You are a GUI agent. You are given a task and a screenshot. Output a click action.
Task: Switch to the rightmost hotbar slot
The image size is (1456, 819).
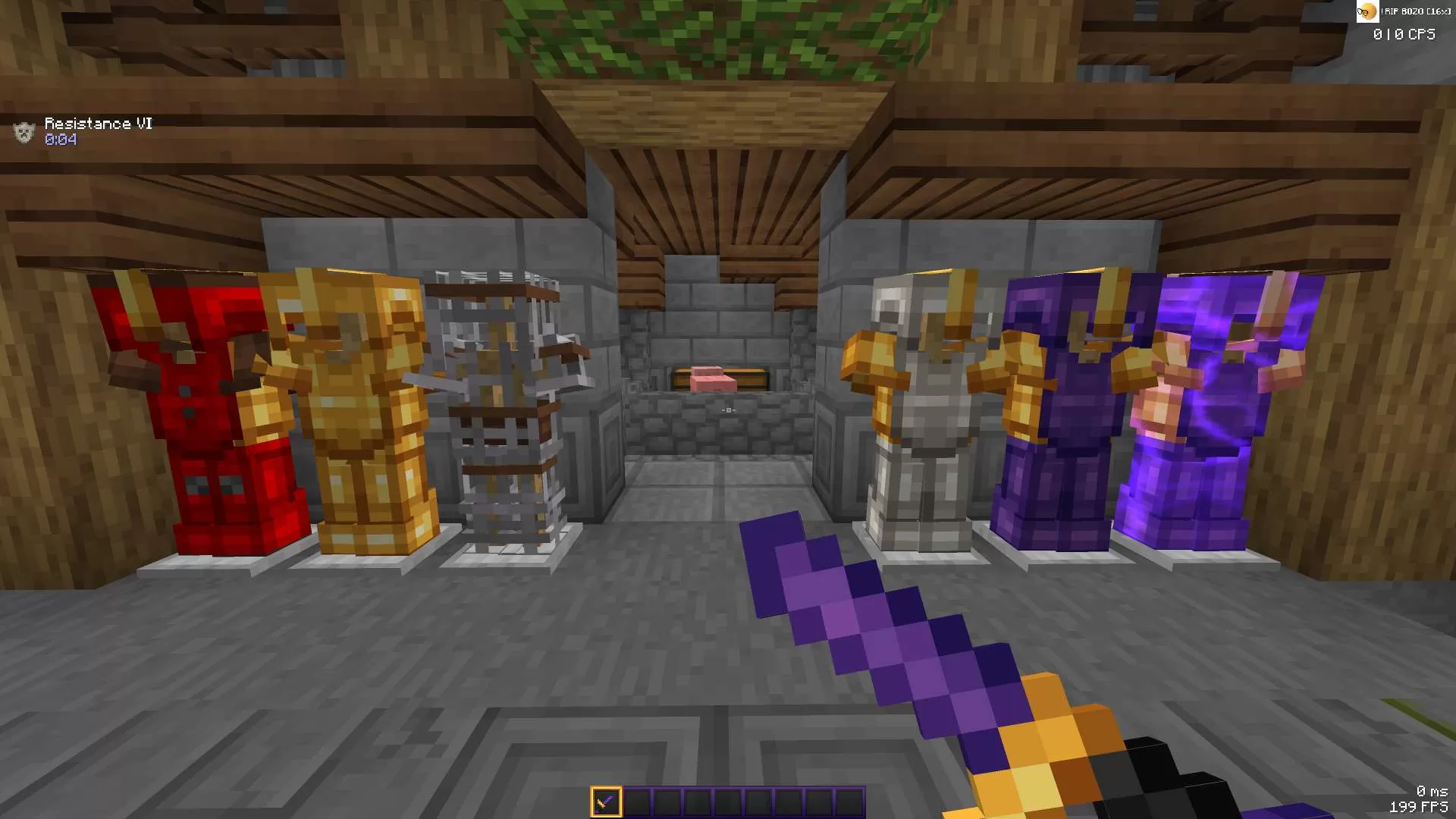849,800
